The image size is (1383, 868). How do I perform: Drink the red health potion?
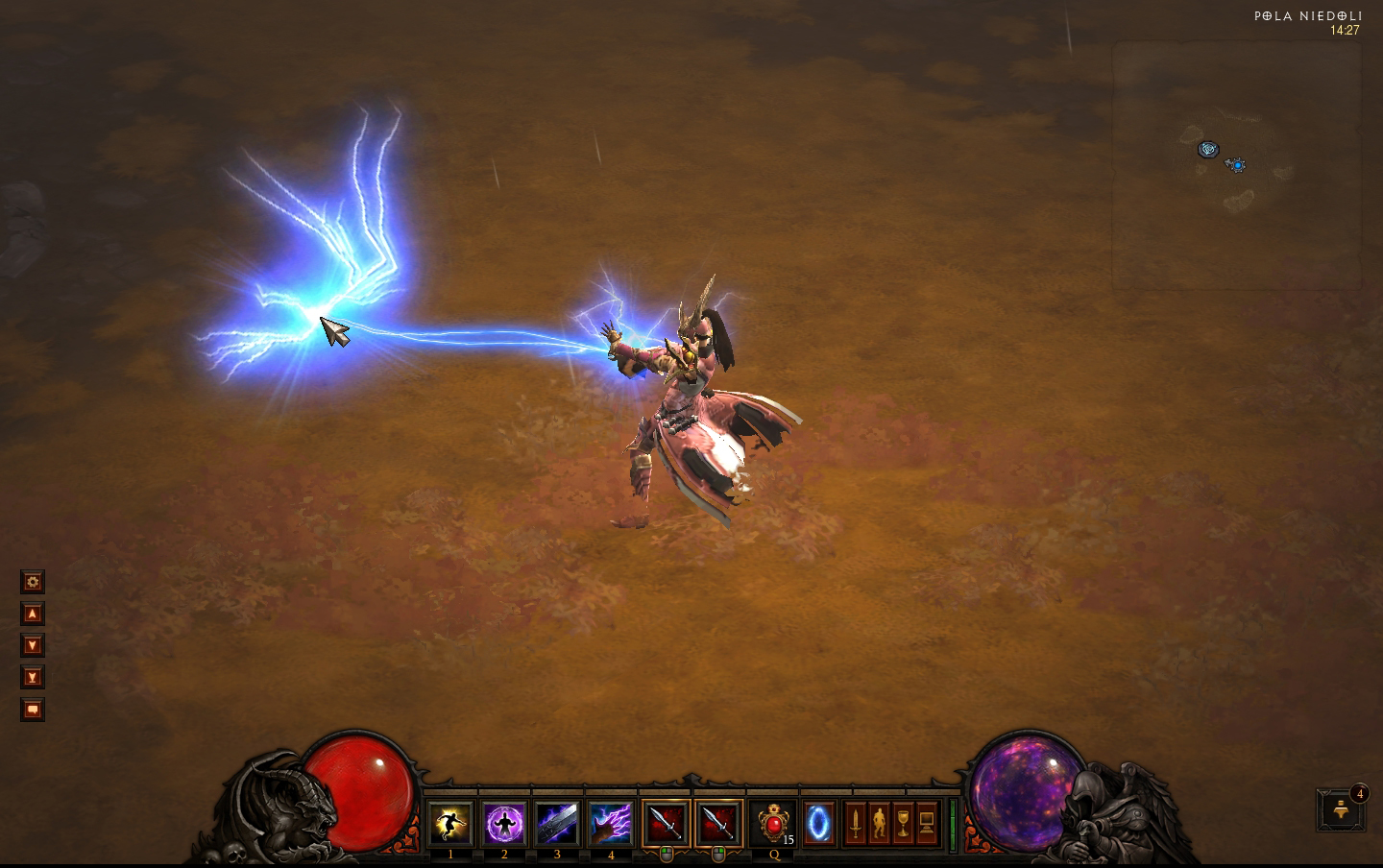[x=773, y=823]
